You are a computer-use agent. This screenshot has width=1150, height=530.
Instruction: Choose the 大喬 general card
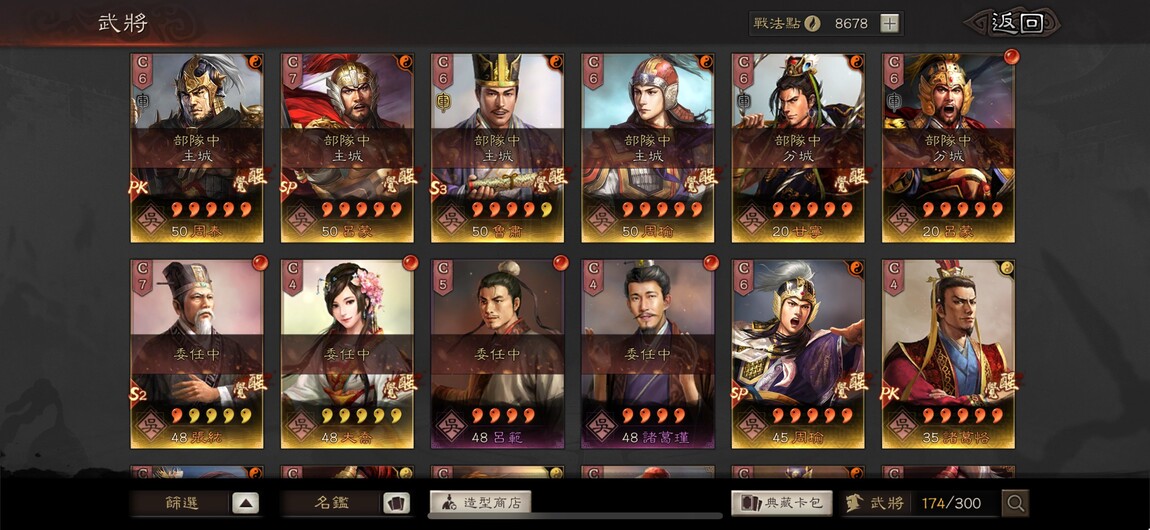(x=347, y=354)
